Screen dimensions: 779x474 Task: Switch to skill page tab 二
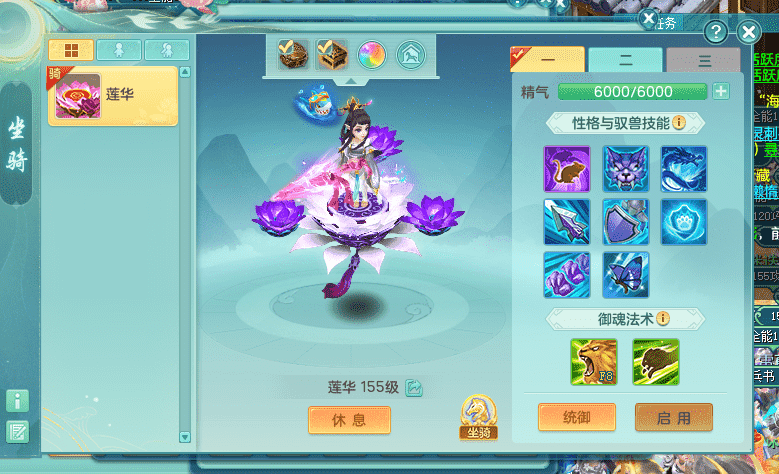pyautogui.click(x=625, y=60)
